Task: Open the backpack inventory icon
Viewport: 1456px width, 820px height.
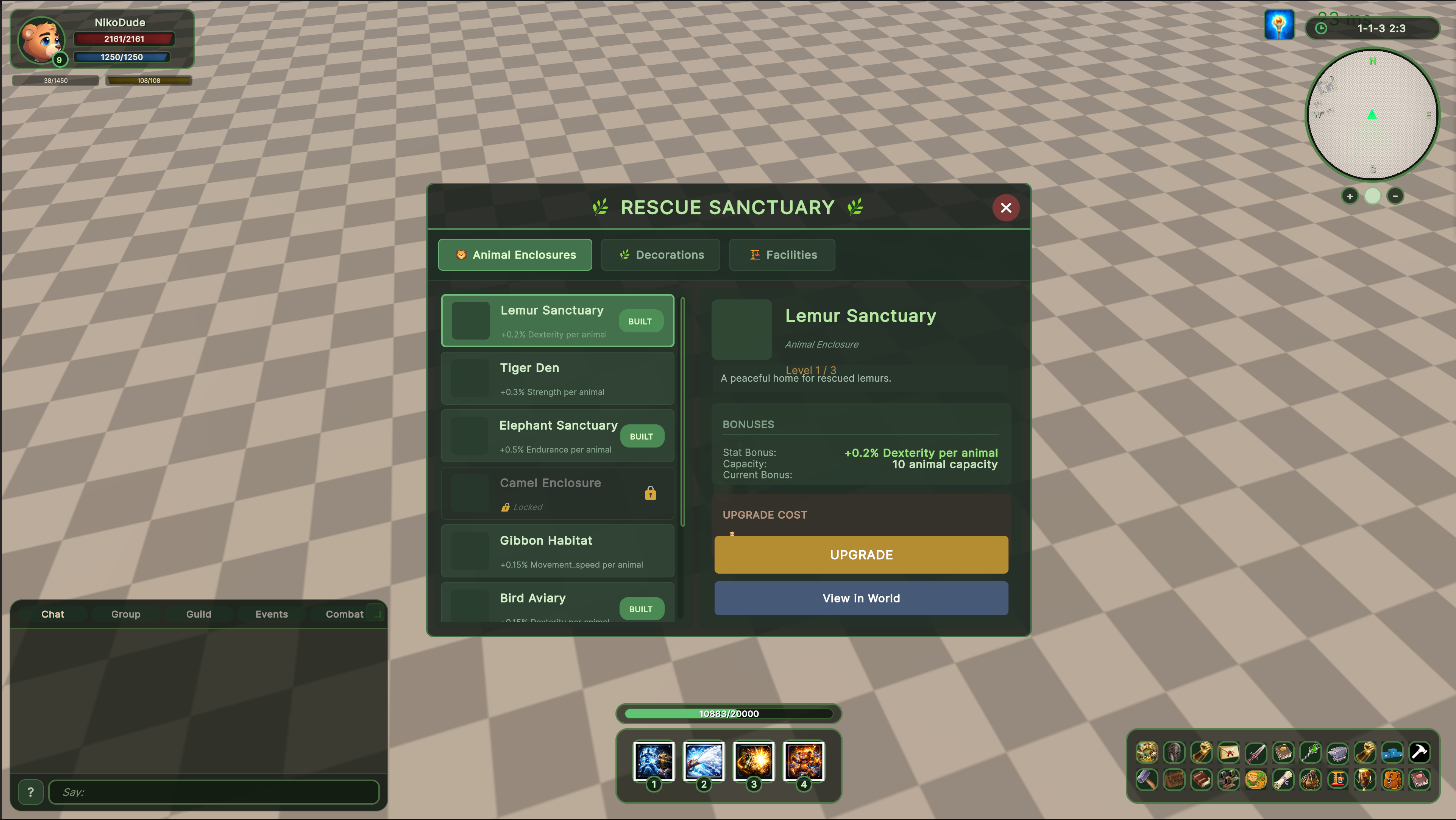Action: click(x=1392, y=780)
